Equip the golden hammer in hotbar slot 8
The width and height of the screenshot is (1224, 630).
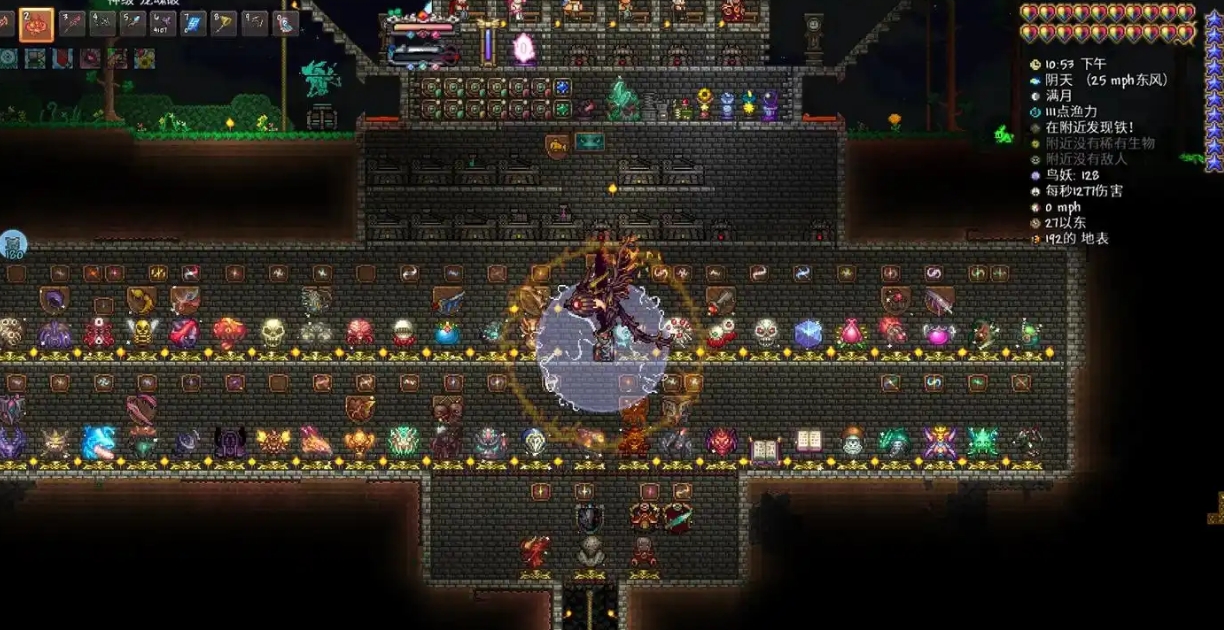pyautogui.click(x=224, y=22)
